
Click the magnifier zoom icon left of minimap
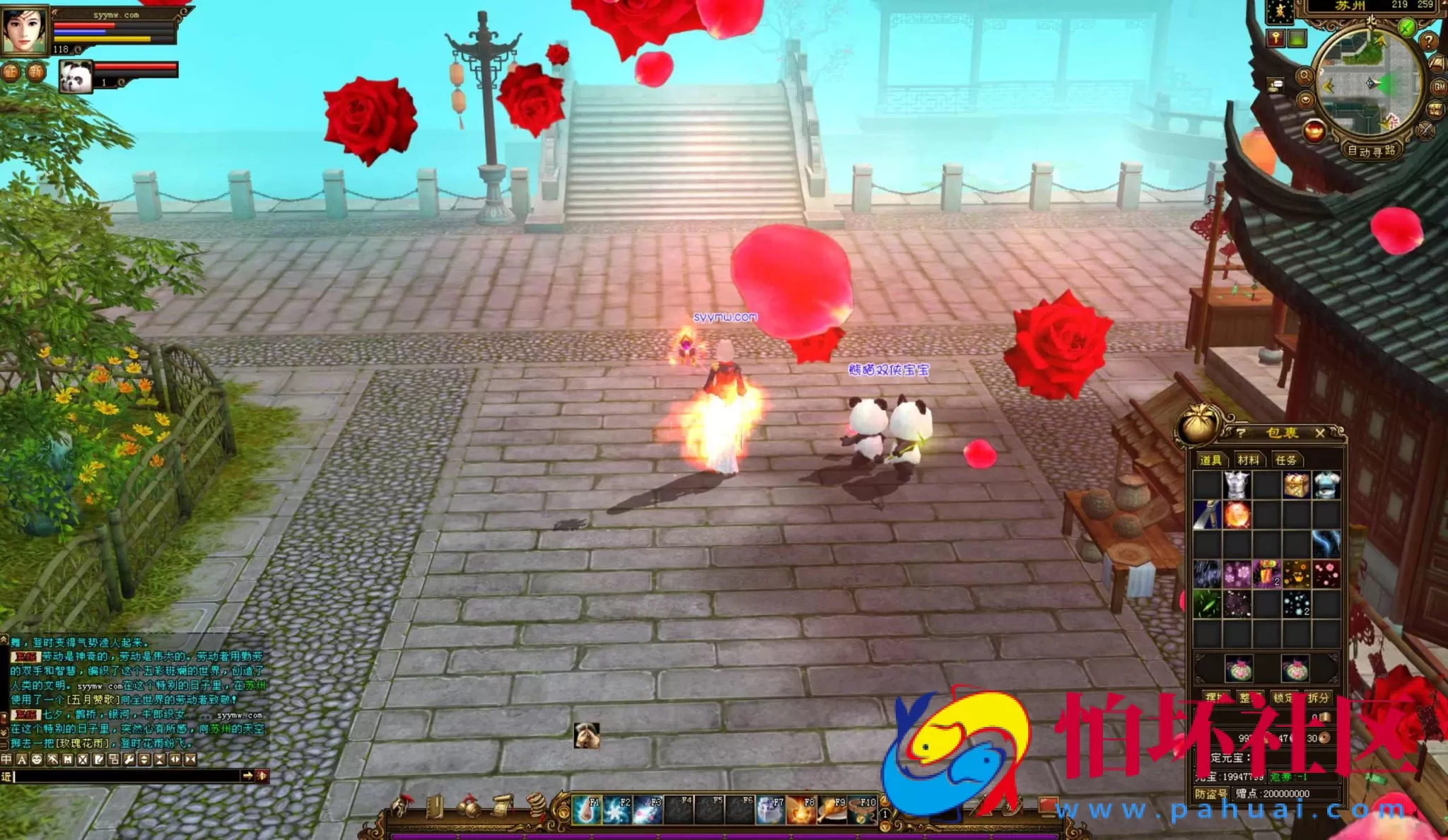click(x=1306, y=76)
